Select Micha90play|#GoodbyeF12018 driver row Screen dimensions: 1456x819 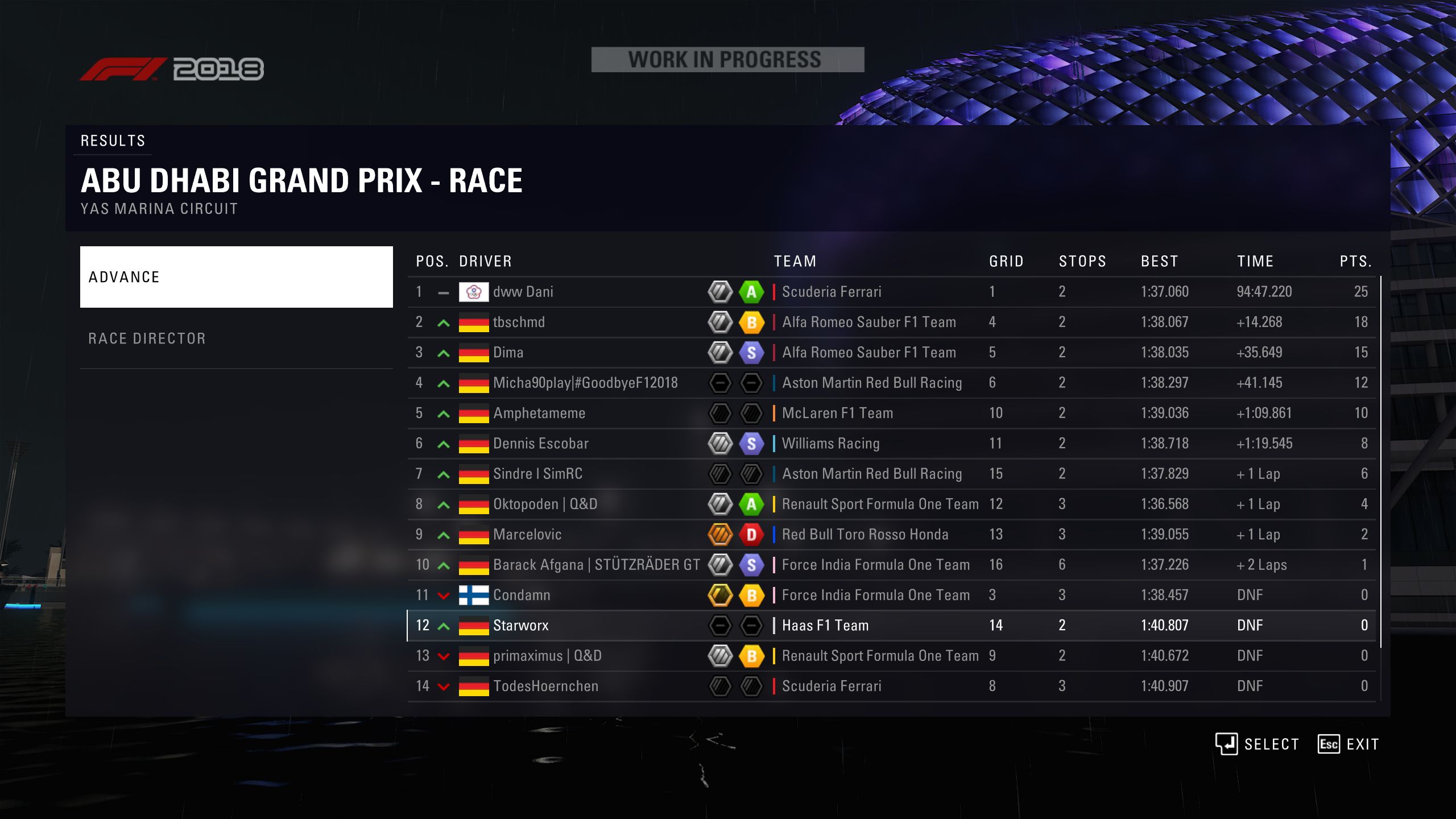coord(891,383)
